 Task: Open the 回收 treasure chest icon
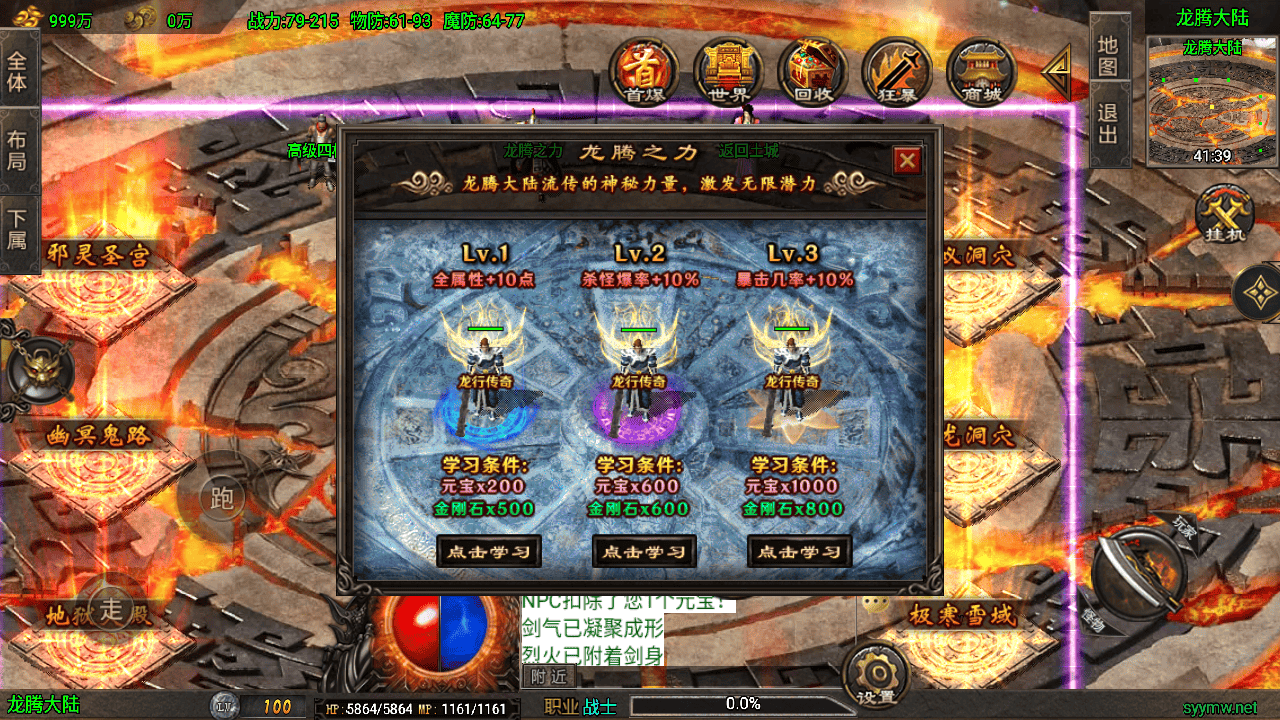(813, 70)
